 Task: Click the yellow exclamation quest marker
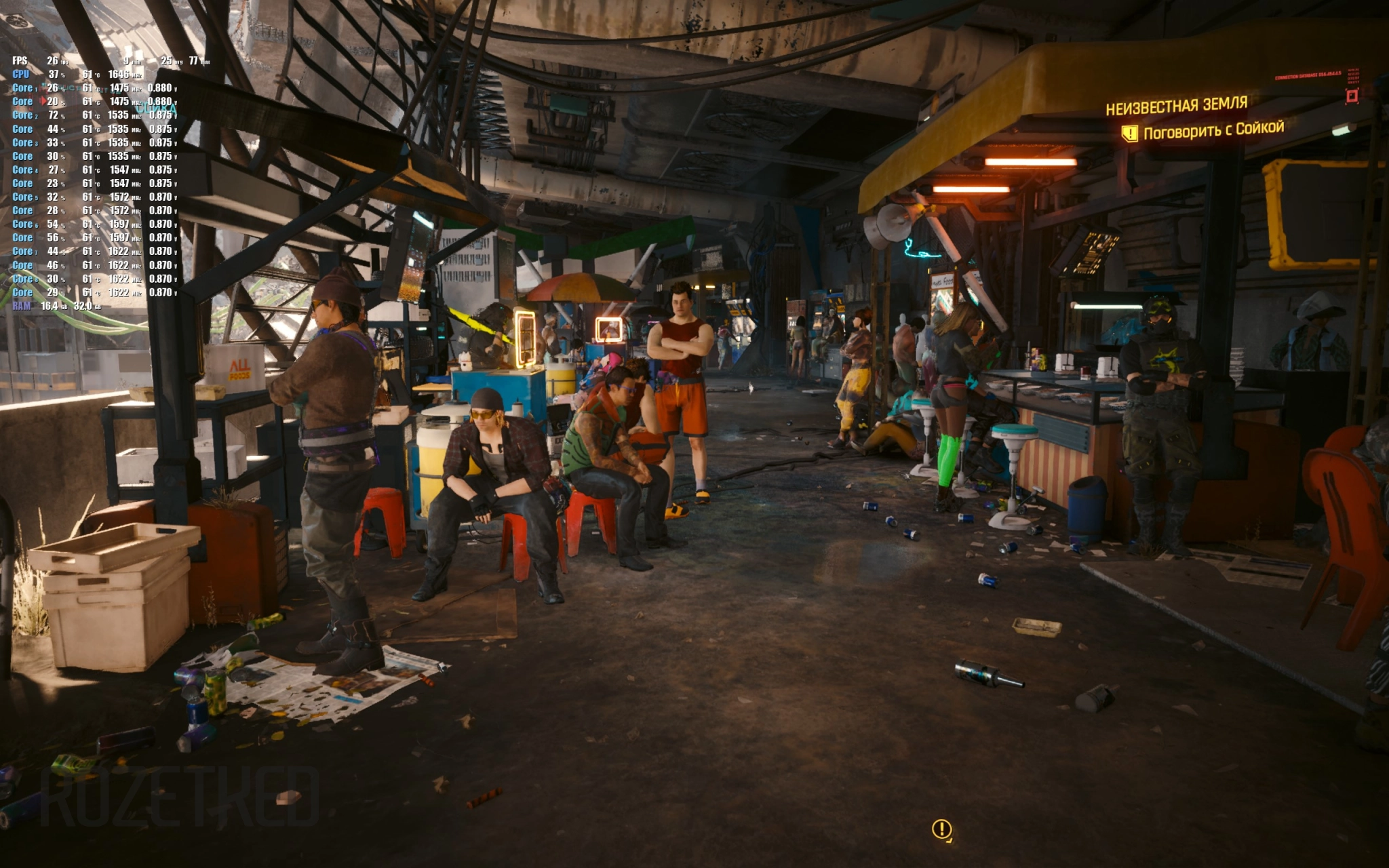point(941,829)
